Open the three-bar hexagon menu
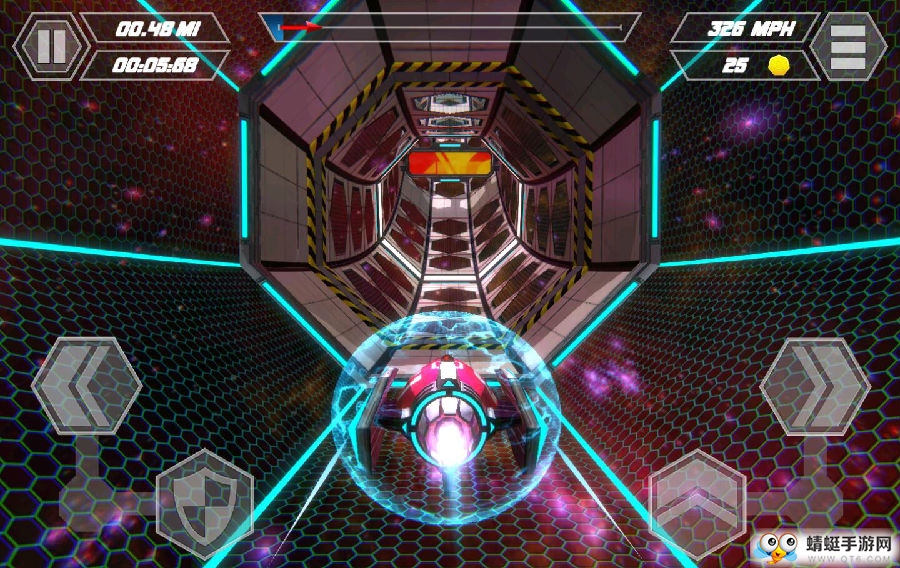This screenshot has height=568, width=900. tap(847, 46)
